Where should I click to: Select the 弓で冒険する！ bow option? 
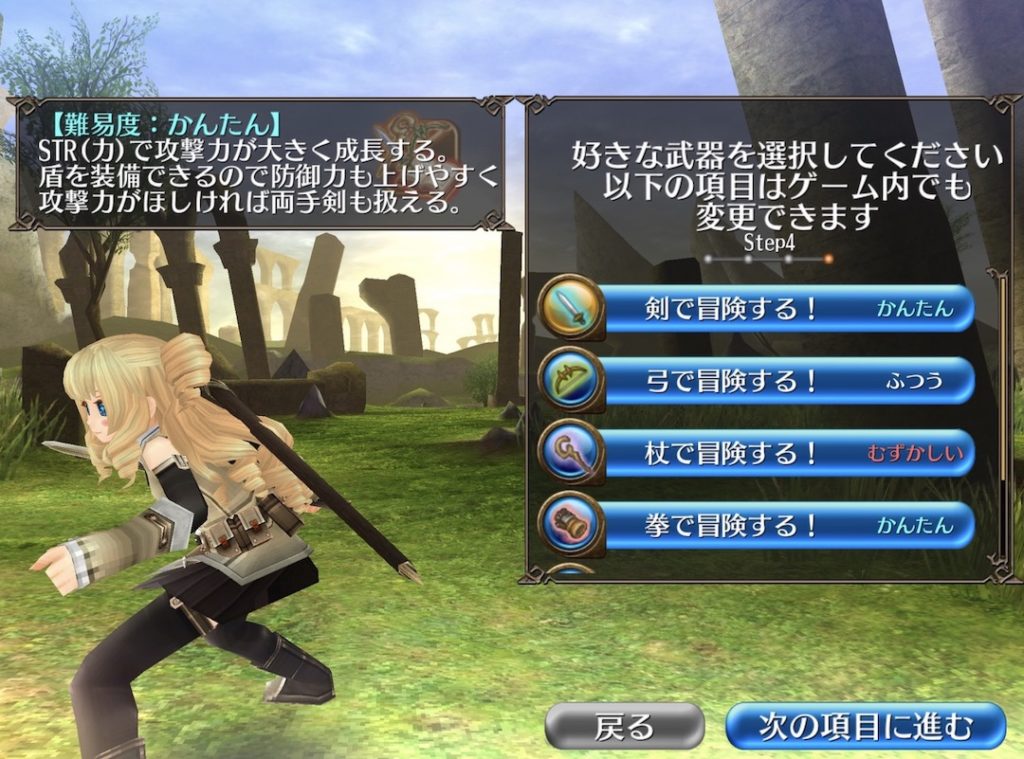(785, 381)
